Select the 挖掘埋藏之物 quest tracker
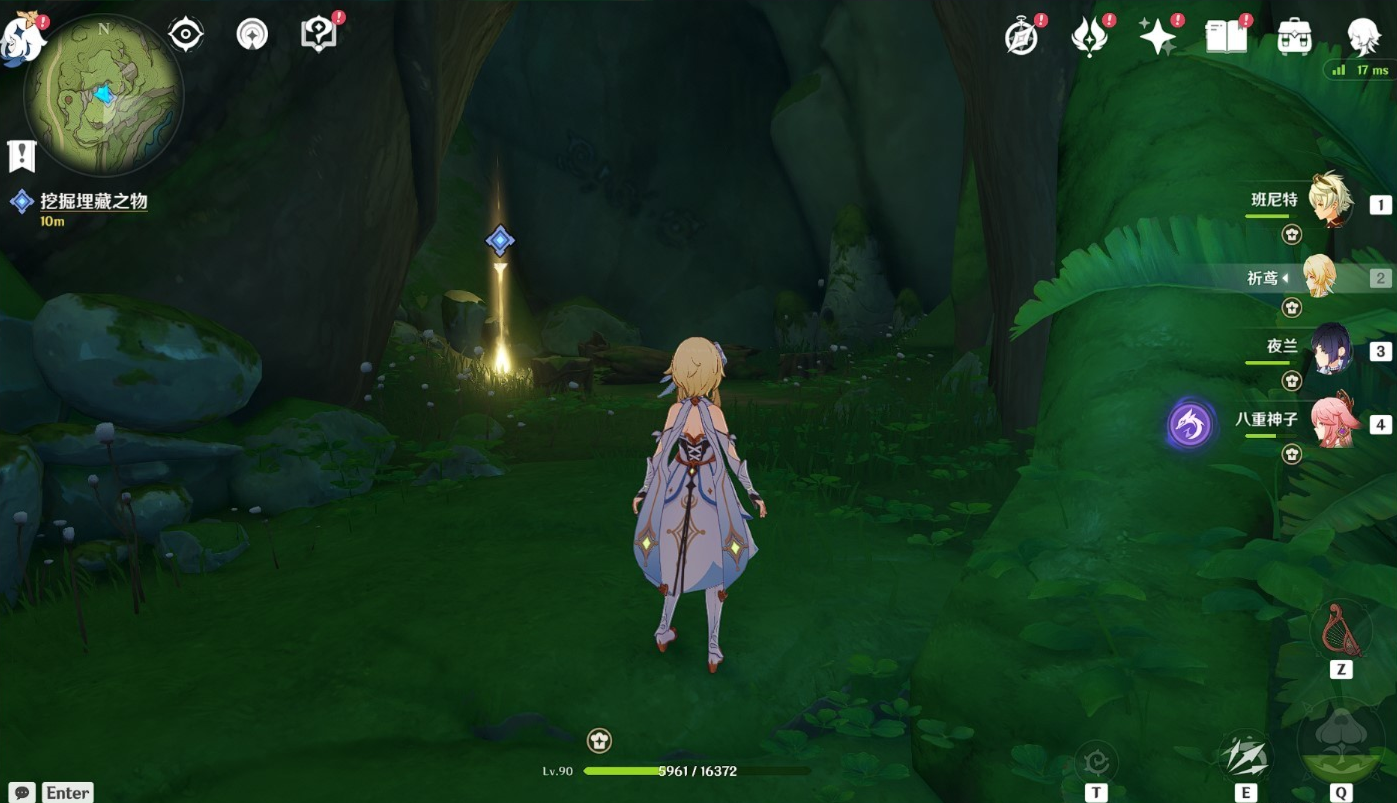This screenshot has width=1397, height=803. [x=93, y=202]
